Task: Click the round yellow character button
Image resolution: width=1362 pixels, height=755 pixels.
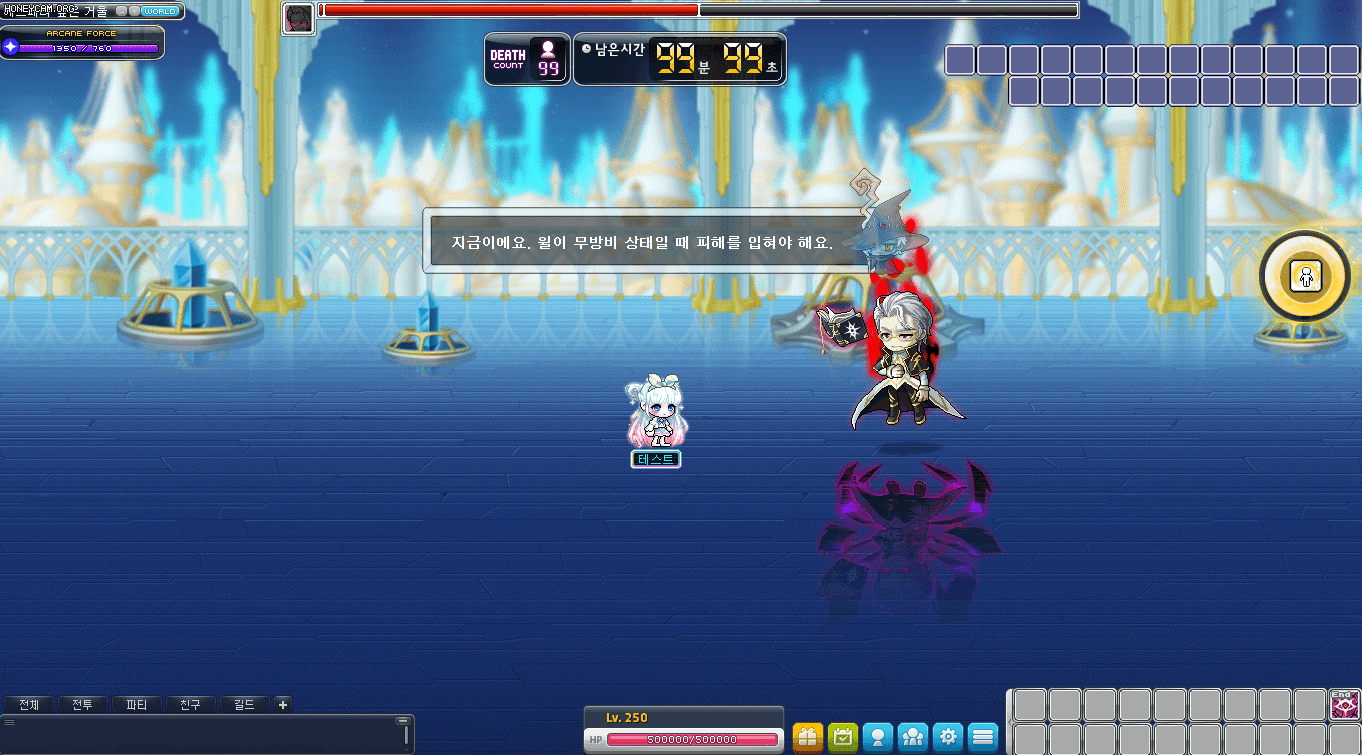Action: 1305,276
